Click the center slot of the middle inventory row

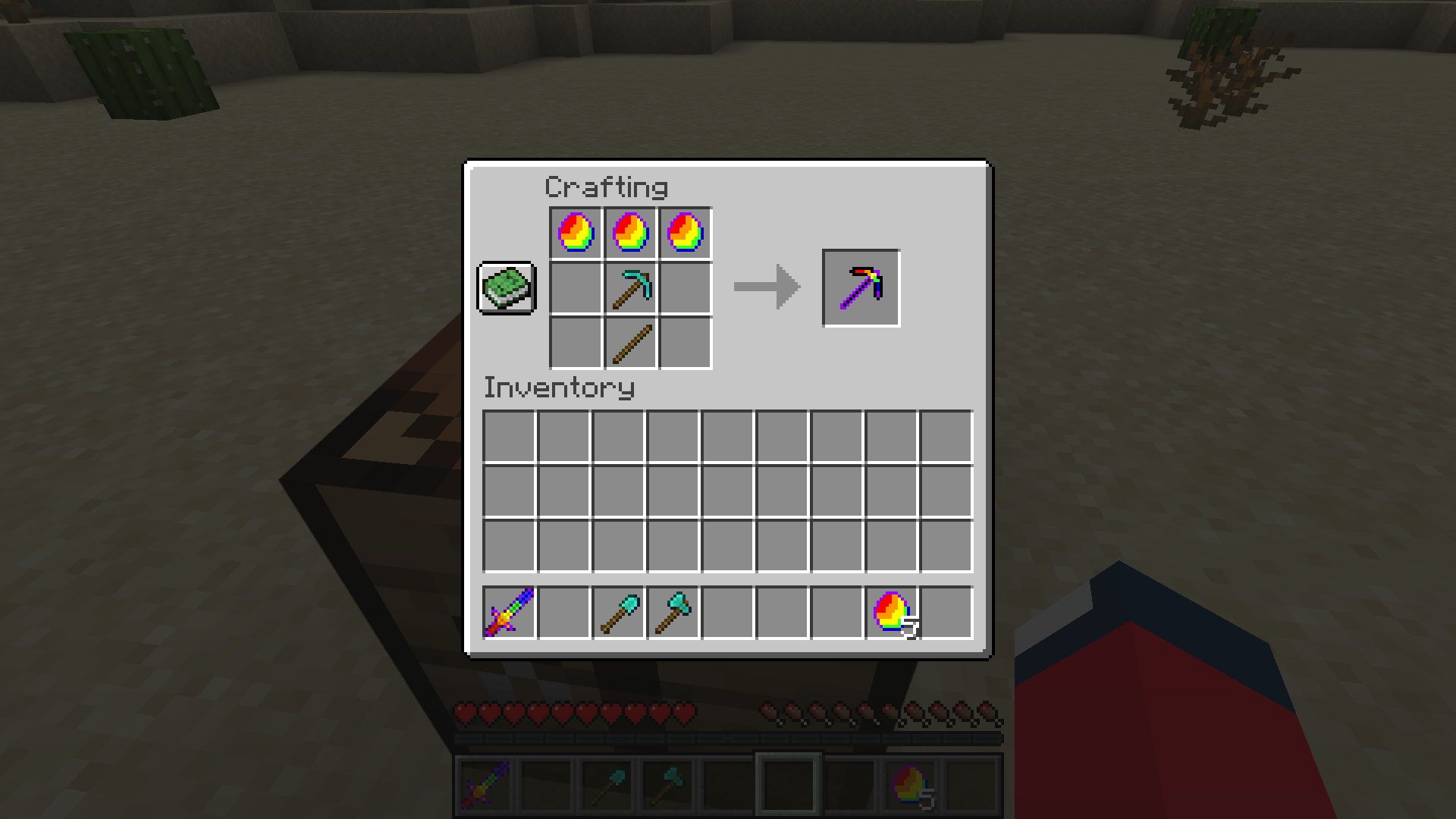[727, 489]
